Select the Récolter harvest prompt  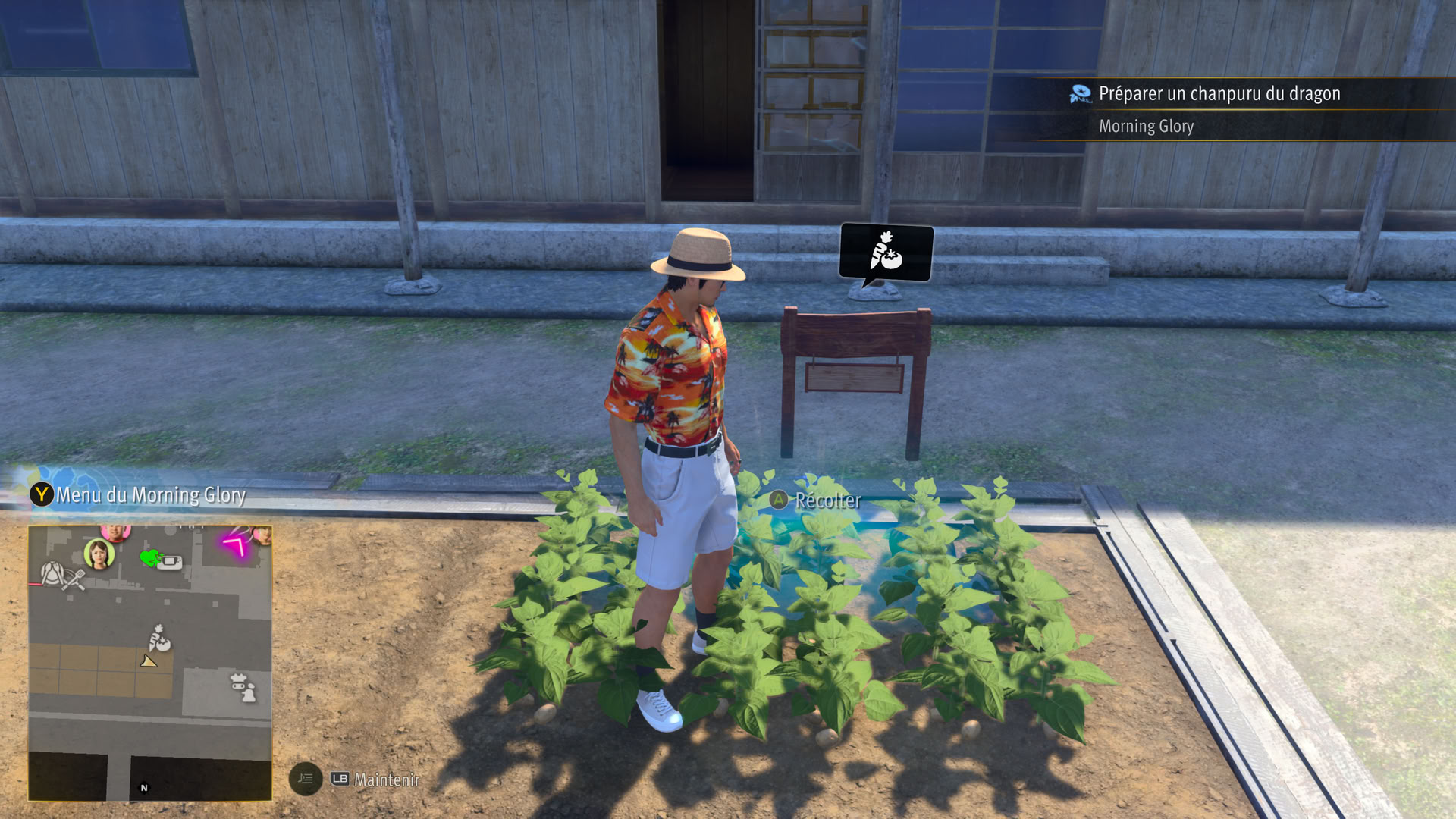coord(816,500)
